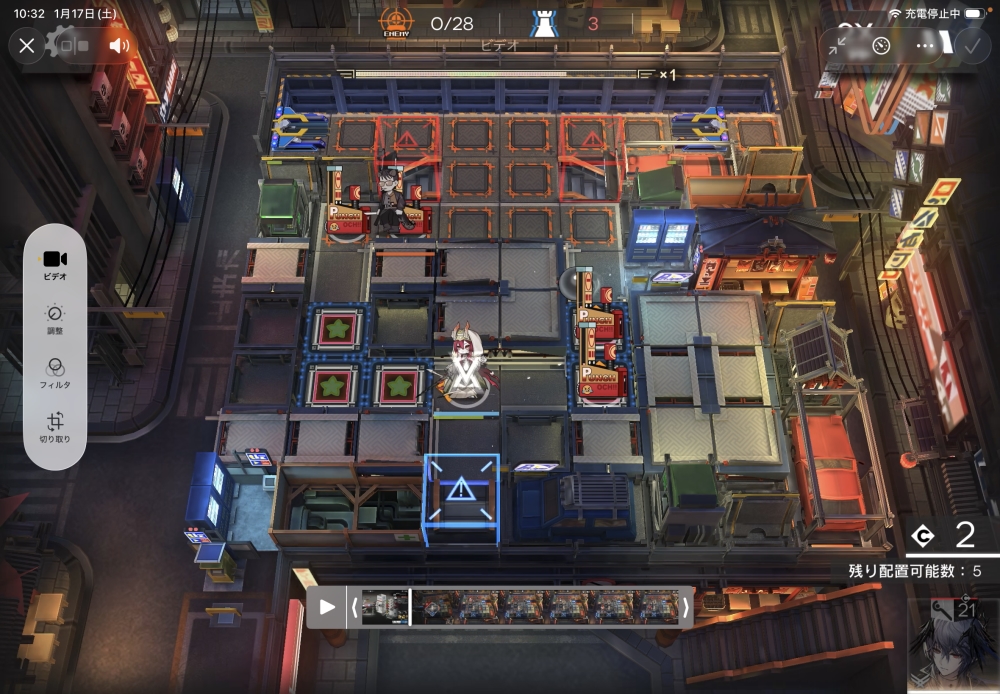1000x694 pixels.
Task: Select the ビデオ editing tab
Action: pos(56,264)
